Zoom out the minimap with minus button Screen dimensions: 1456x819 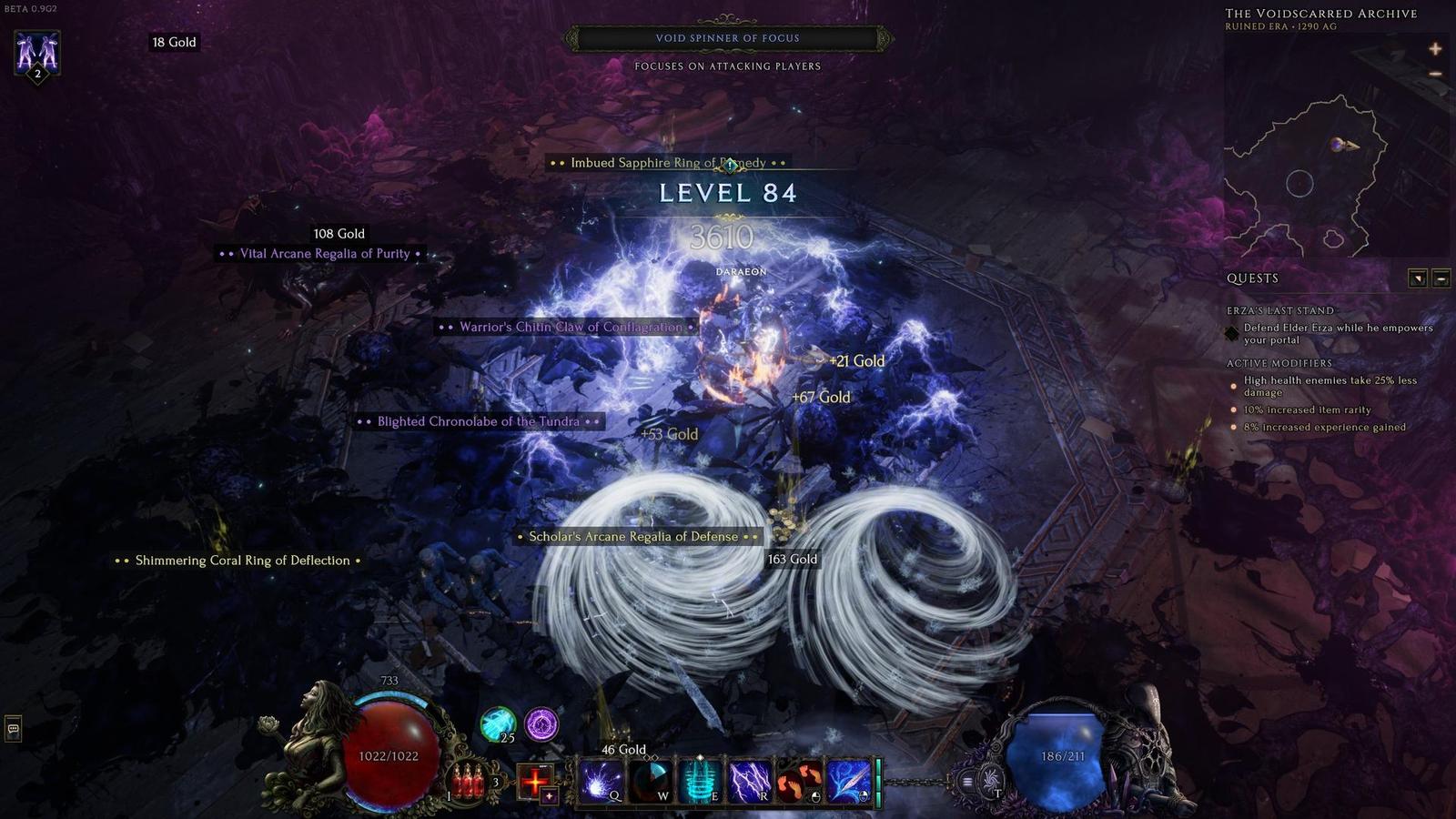pyautogui.click(x=1435, y=74)
